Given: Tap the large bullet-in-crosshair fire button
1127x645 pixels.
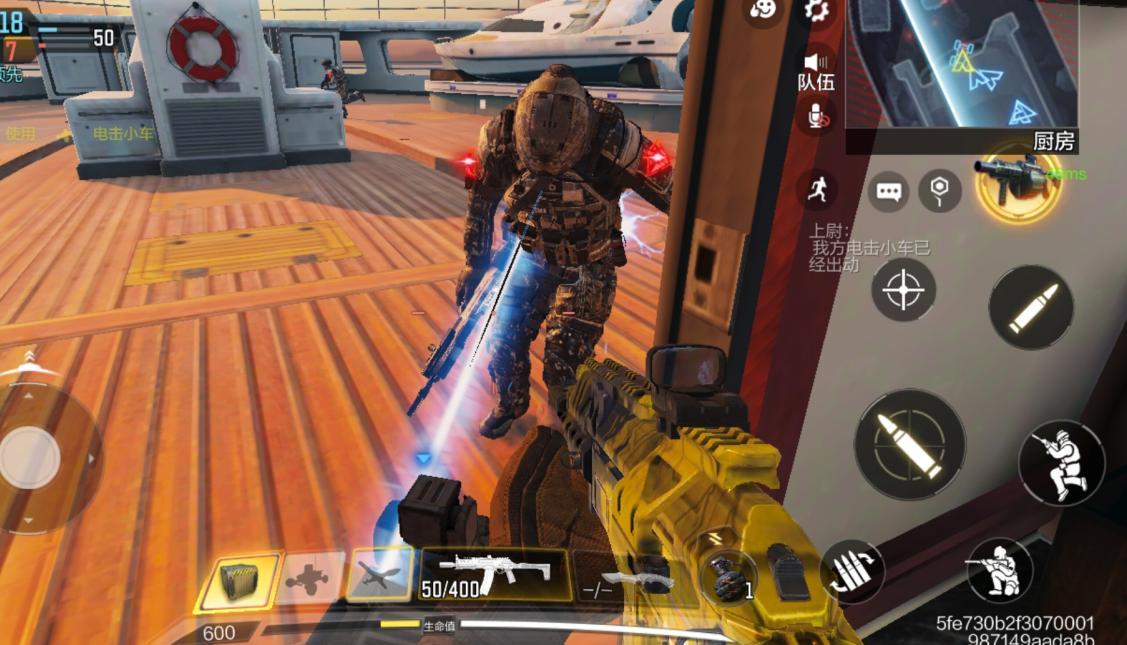Looking at the screenshot, I should tap(909, 444).
